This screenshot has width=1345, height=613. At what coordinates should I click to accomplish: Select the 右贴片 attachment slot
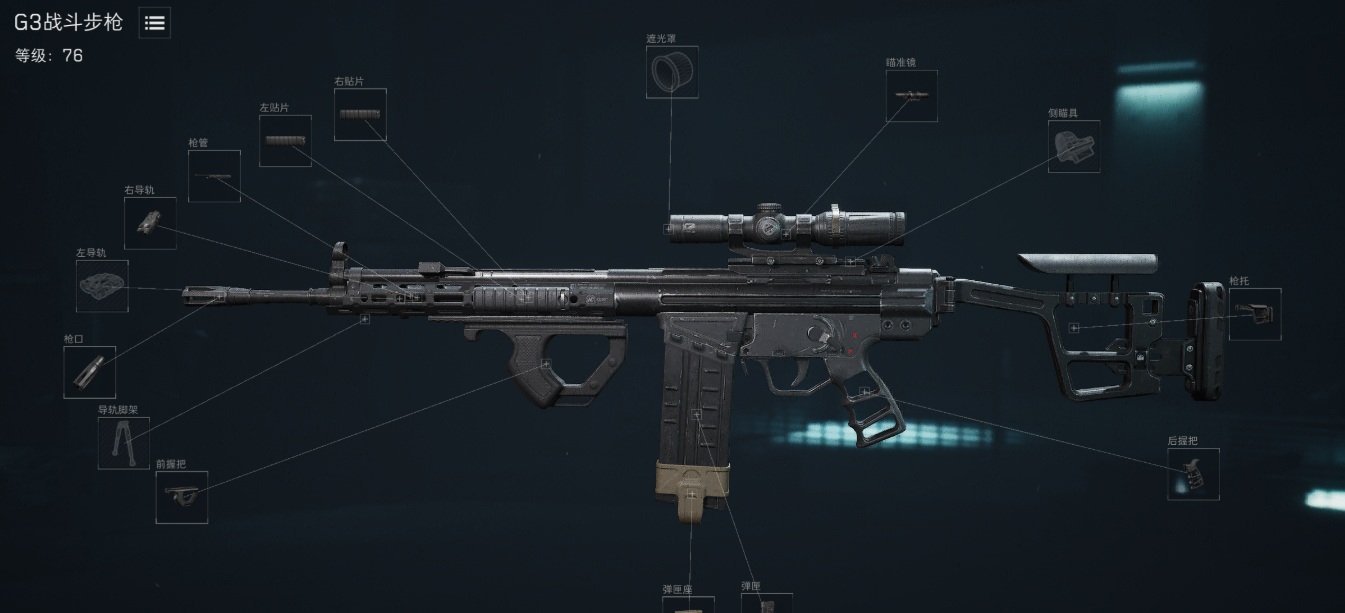click(360, 114)
